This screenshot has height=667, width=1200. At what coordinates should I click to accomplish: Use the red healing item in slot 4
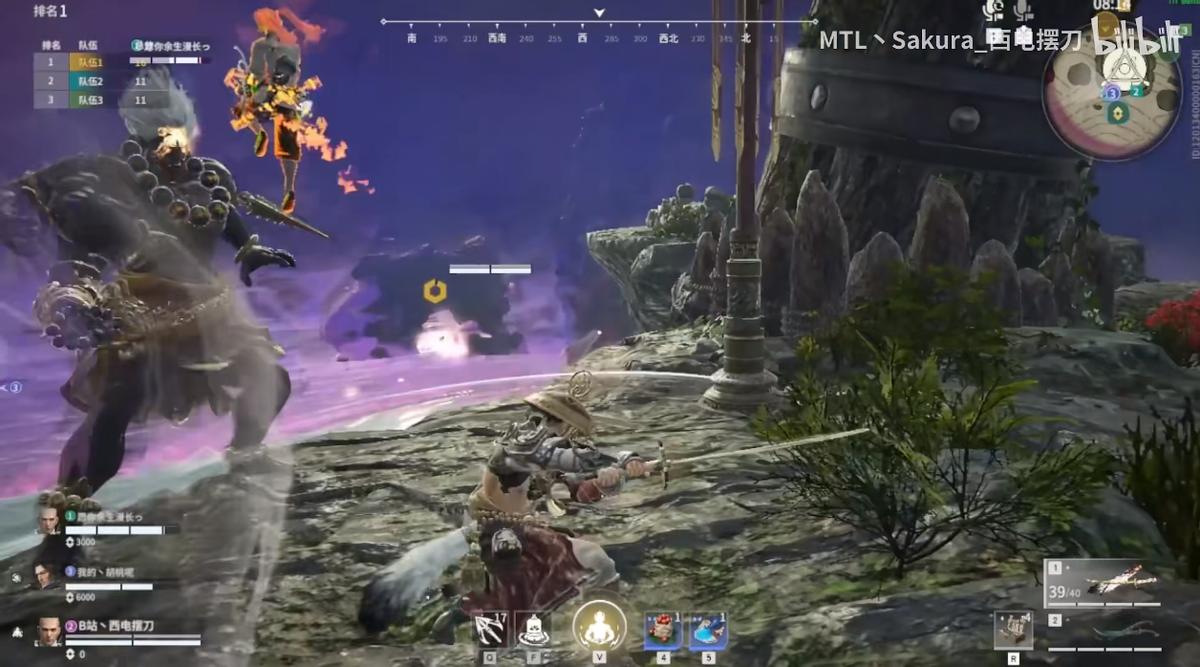pos(662,631)
